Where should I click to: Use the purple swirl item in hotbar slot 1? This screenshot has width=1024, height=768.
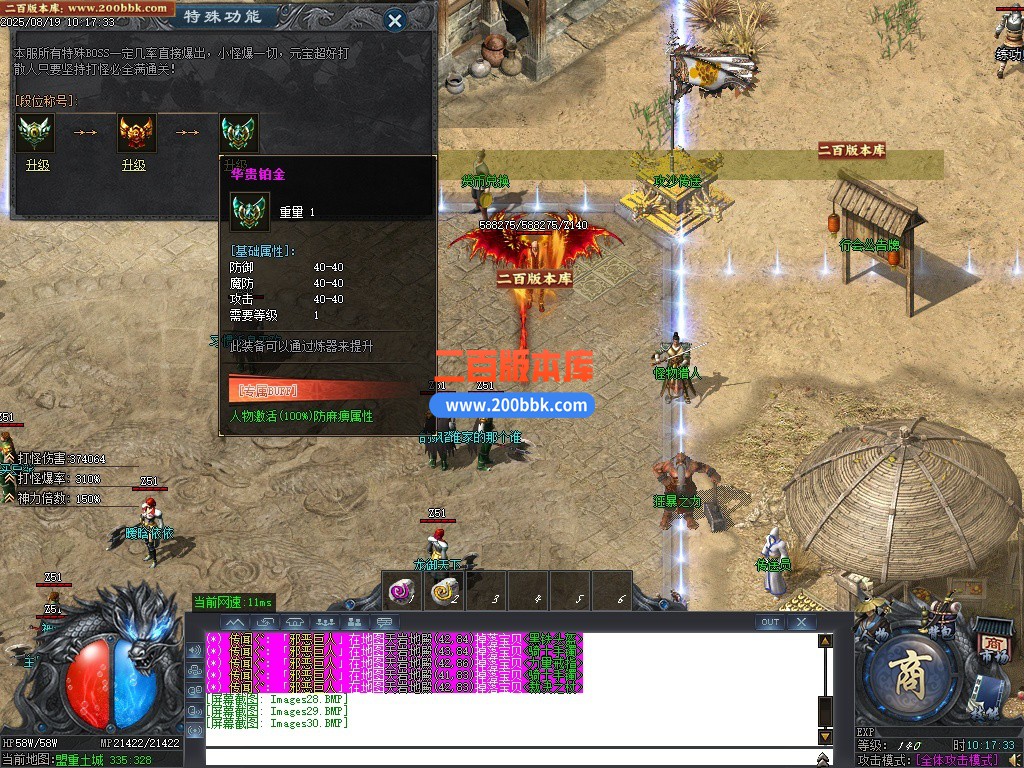[x=402, y=592]
